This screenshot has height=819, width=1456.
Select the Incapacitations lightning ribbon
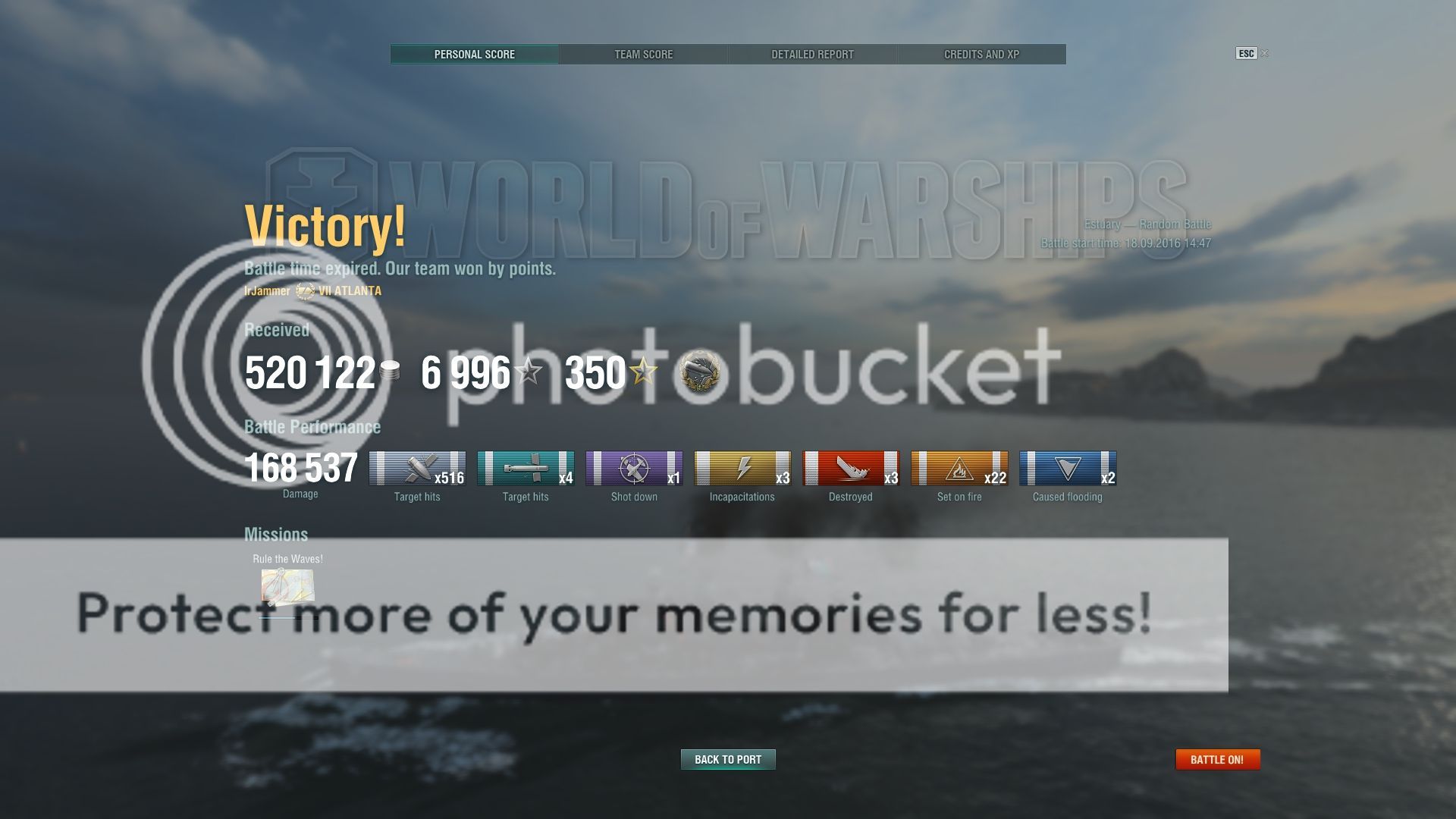click(x=742, y=468)
